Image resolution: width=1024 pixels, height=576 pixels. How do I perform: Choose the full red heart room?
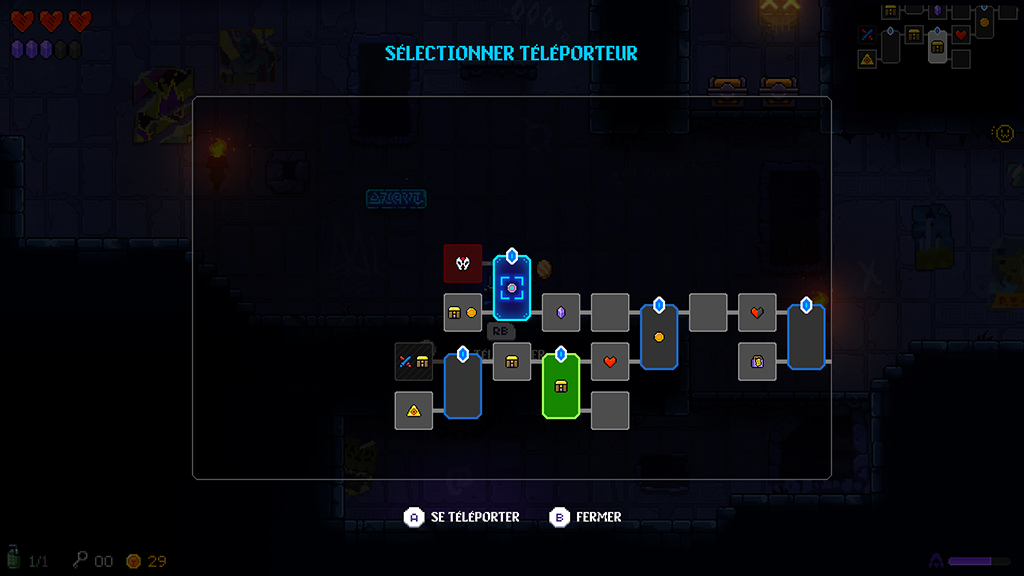click(x=610, y=362)
